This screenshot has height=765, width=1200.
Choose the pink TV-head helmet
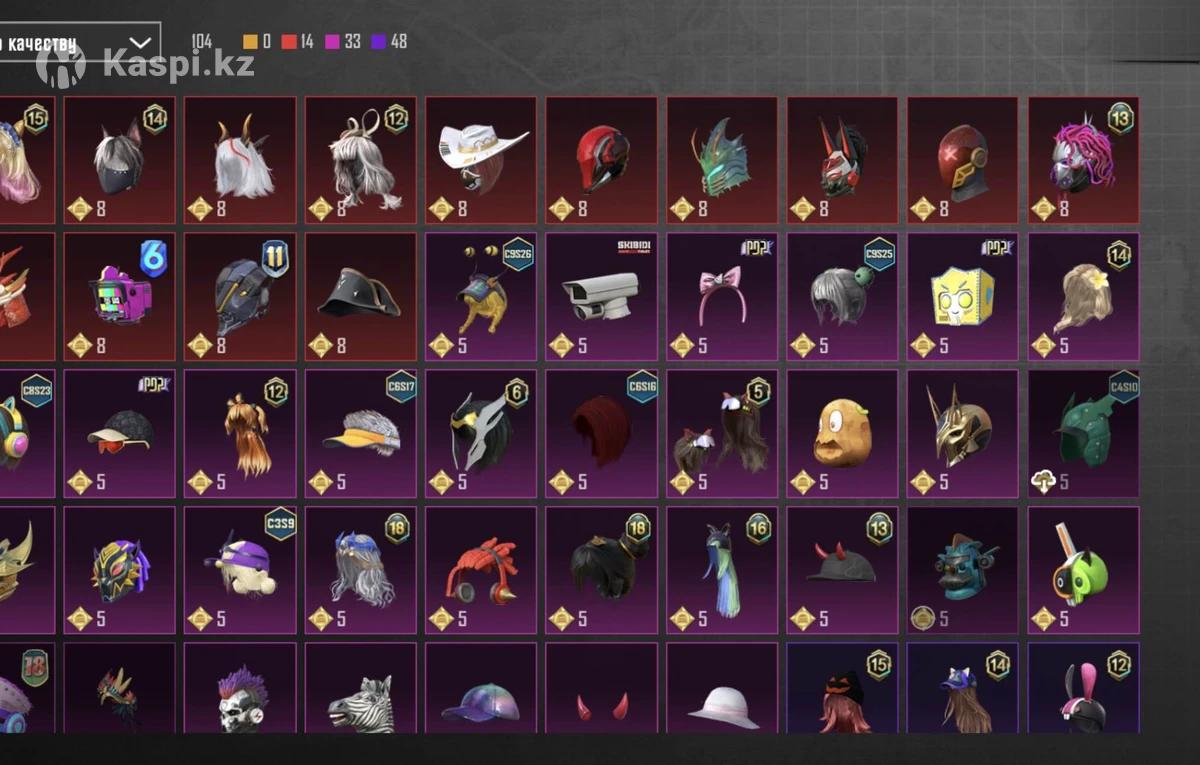tap(120, 296)
